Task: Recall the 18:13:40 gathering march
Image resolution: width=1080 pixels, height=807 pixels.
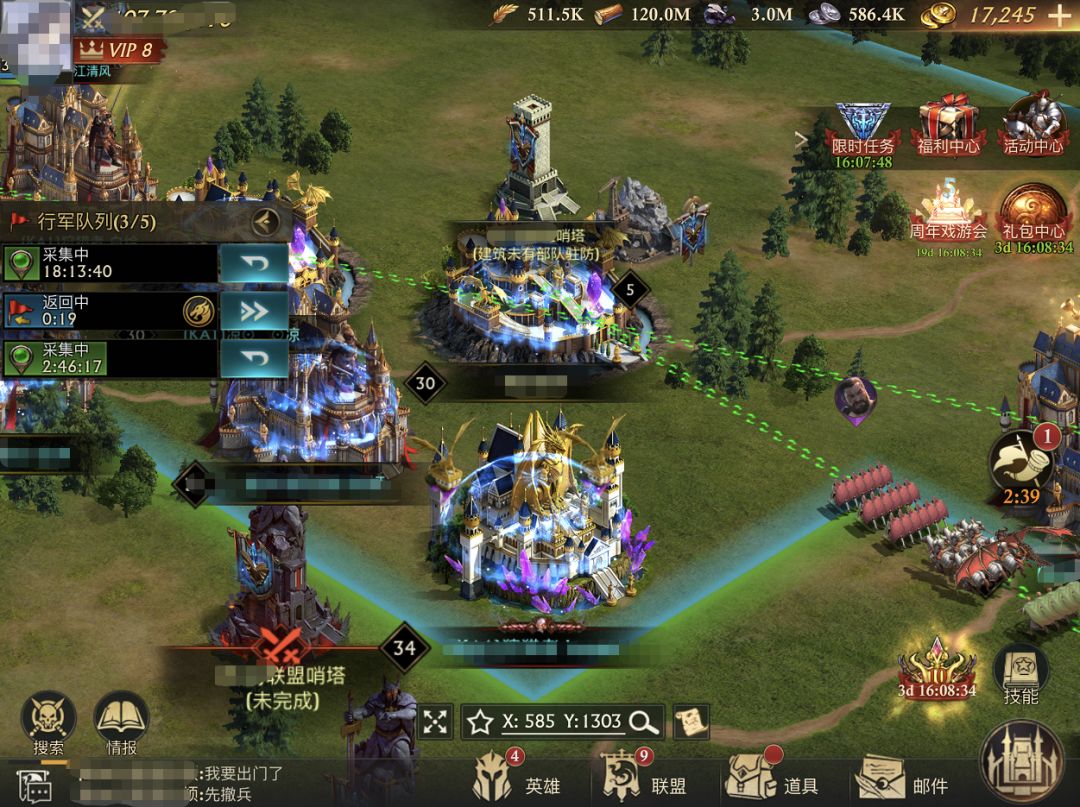Action: point(253,264)
